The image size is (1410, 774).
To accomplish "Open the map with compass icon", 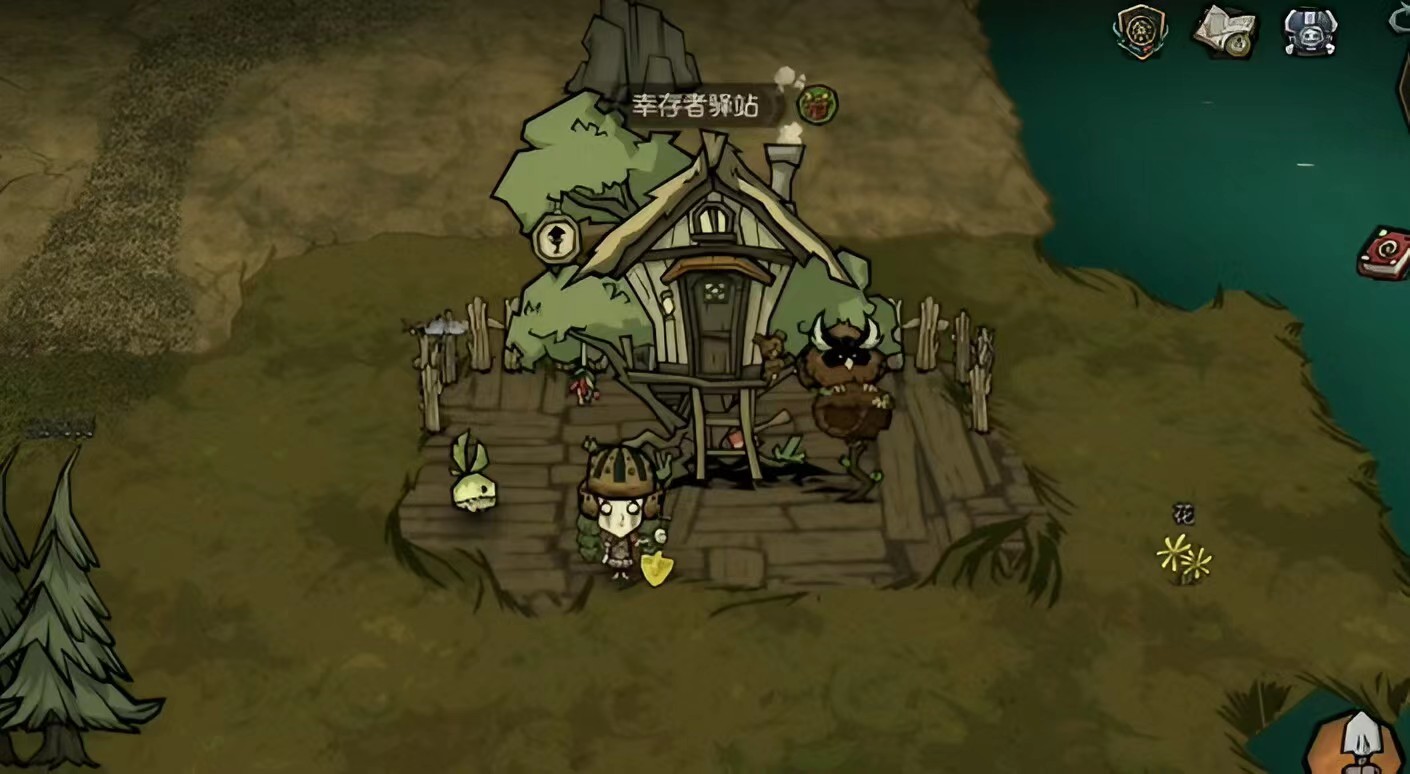I will [1226, 31].
